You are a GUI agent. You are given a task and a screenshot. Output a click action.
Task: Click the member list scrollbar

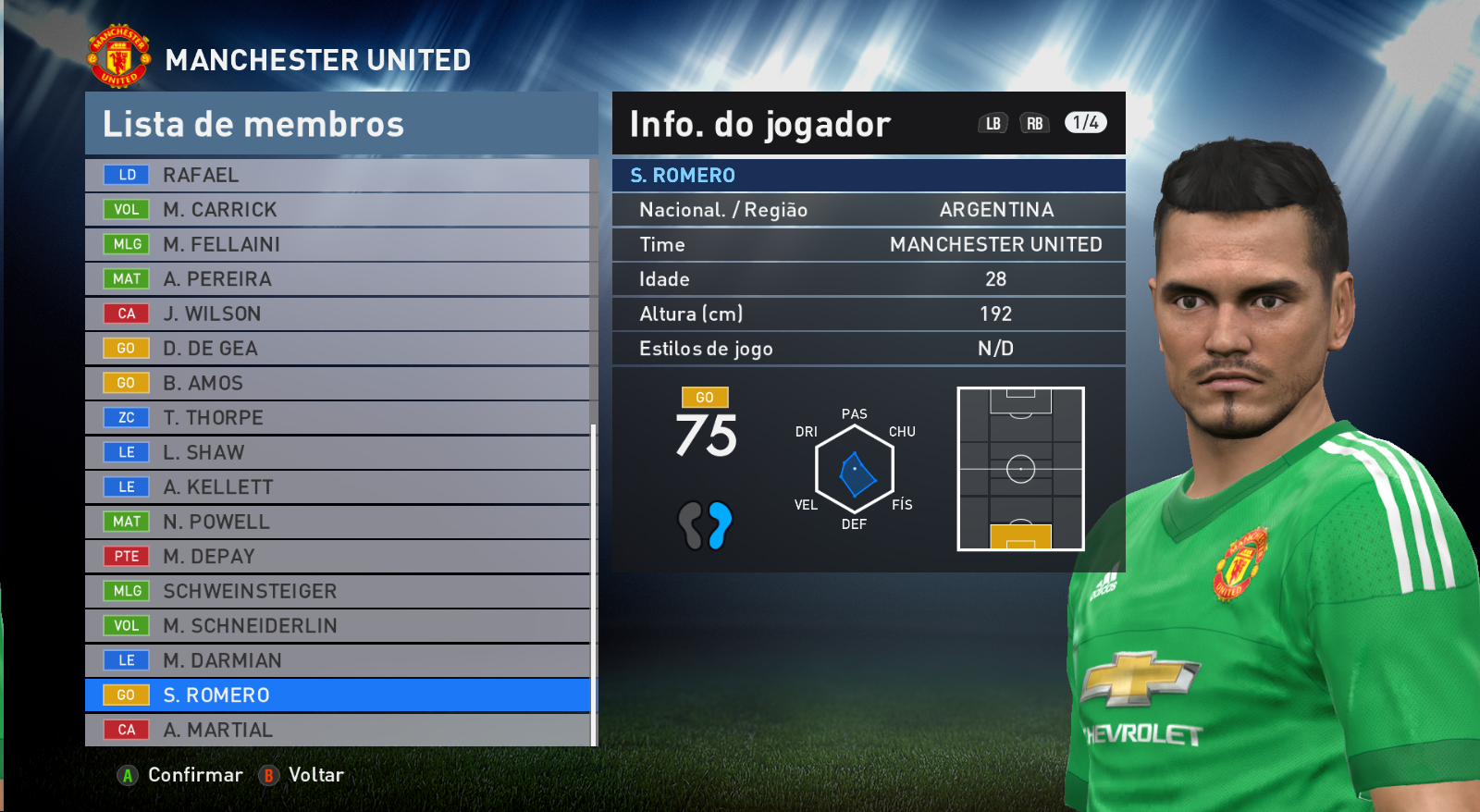click(594, 583)
